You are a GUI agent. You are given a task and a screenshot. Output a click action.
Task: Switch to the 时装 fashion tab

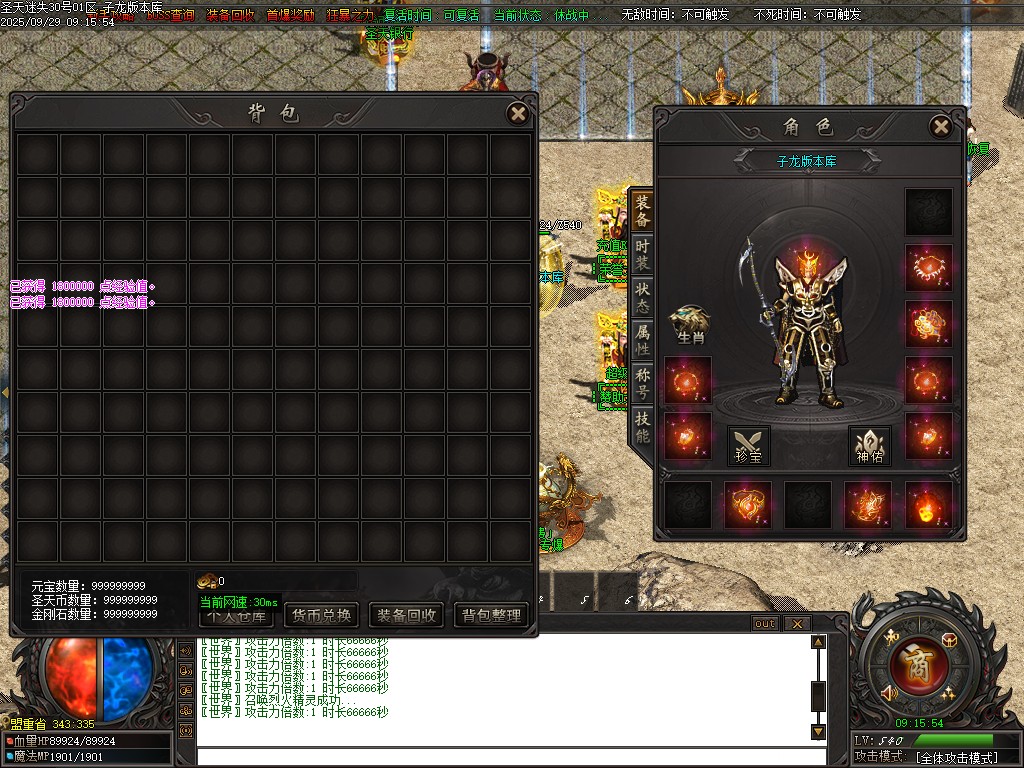[x=642, y=254]
